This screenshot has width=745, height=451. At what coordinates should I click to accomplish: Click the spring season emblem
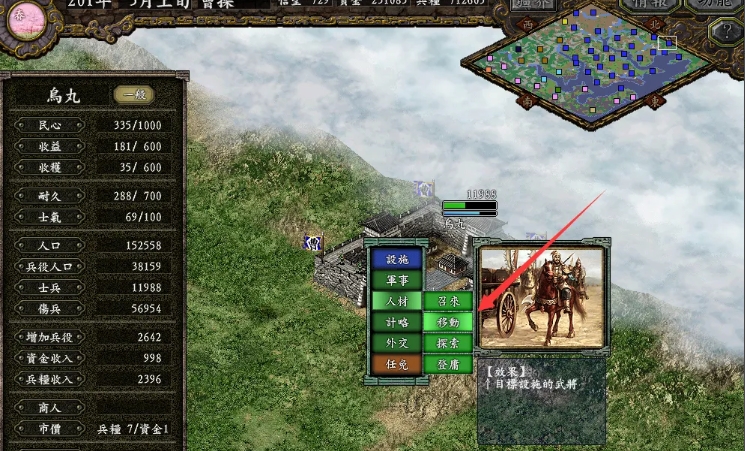26,19
